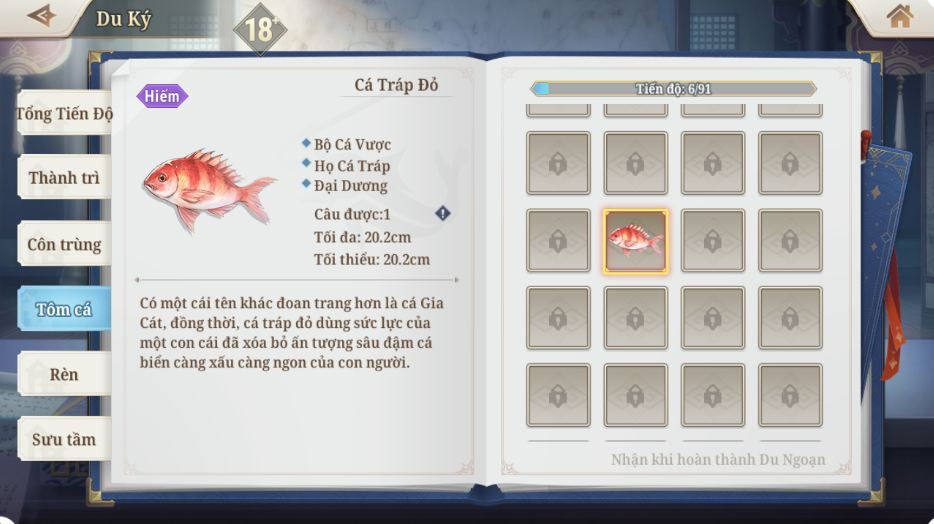The image size is (934, 524).
Task: Return to the home screen
Action: pyautogui.click(x=899, y=16)
